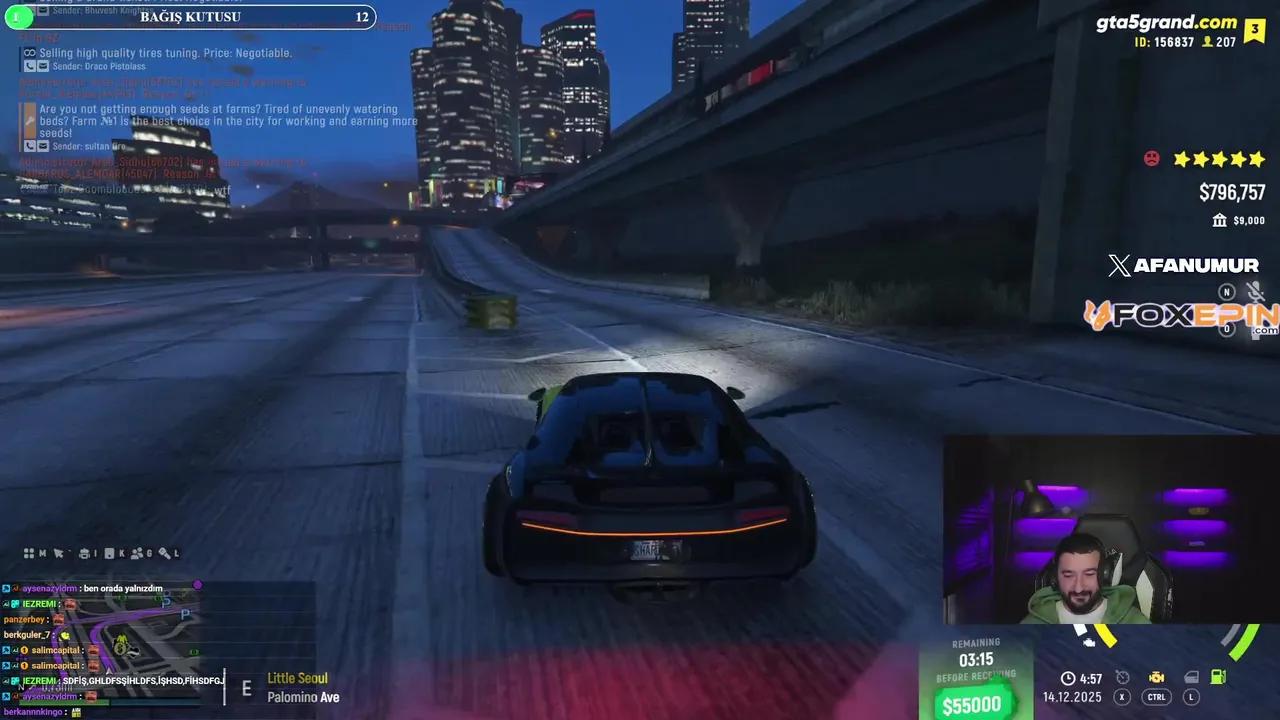The width and height of the screenshot is (1280, 720).
Task: Expand the BAĞIŞ KUTUSU donation box header
Action: (190, 17)
